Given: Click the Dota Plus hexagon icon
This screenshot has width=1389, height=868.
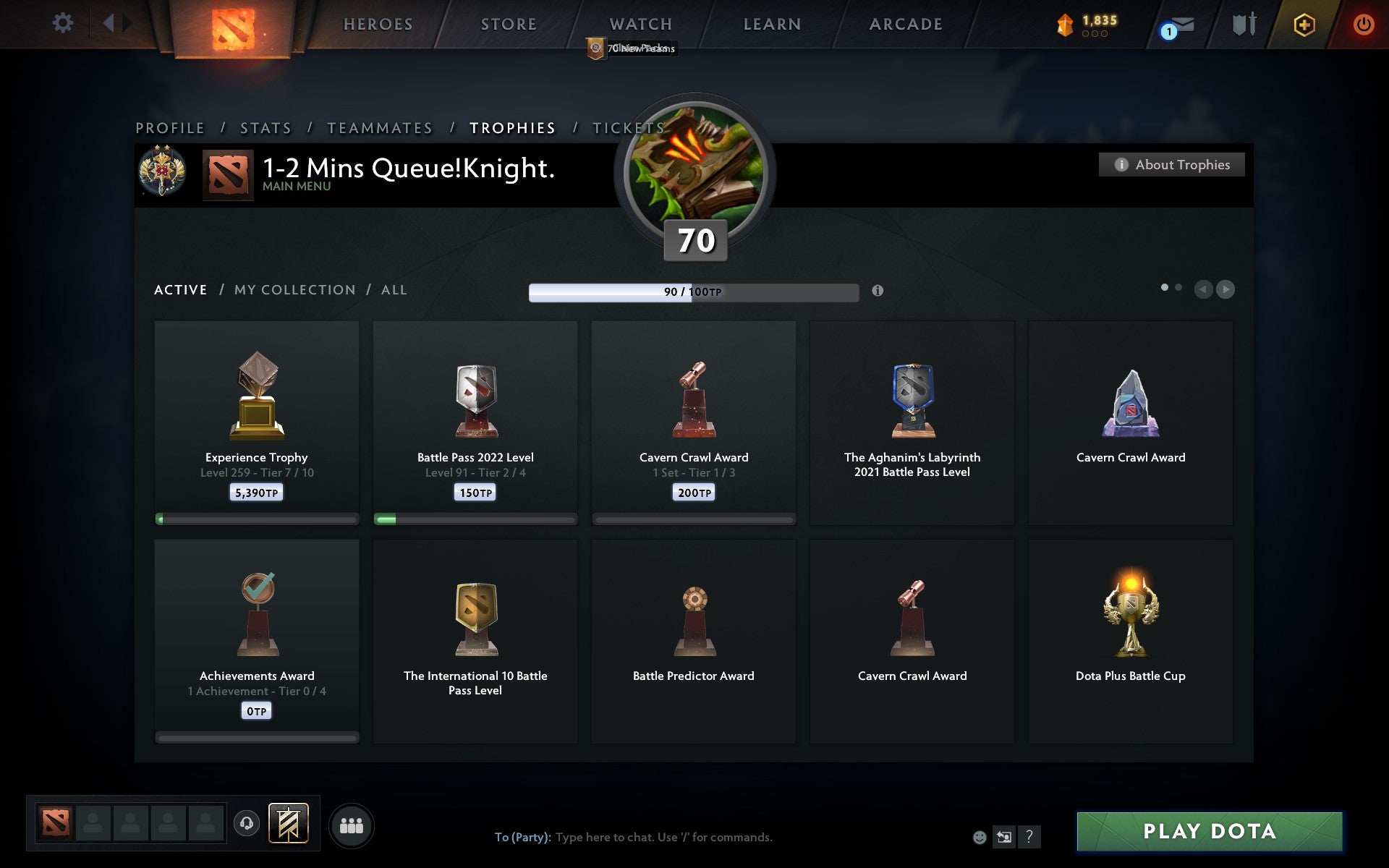Looking at the screenshot, I should tap(1302, 24).
